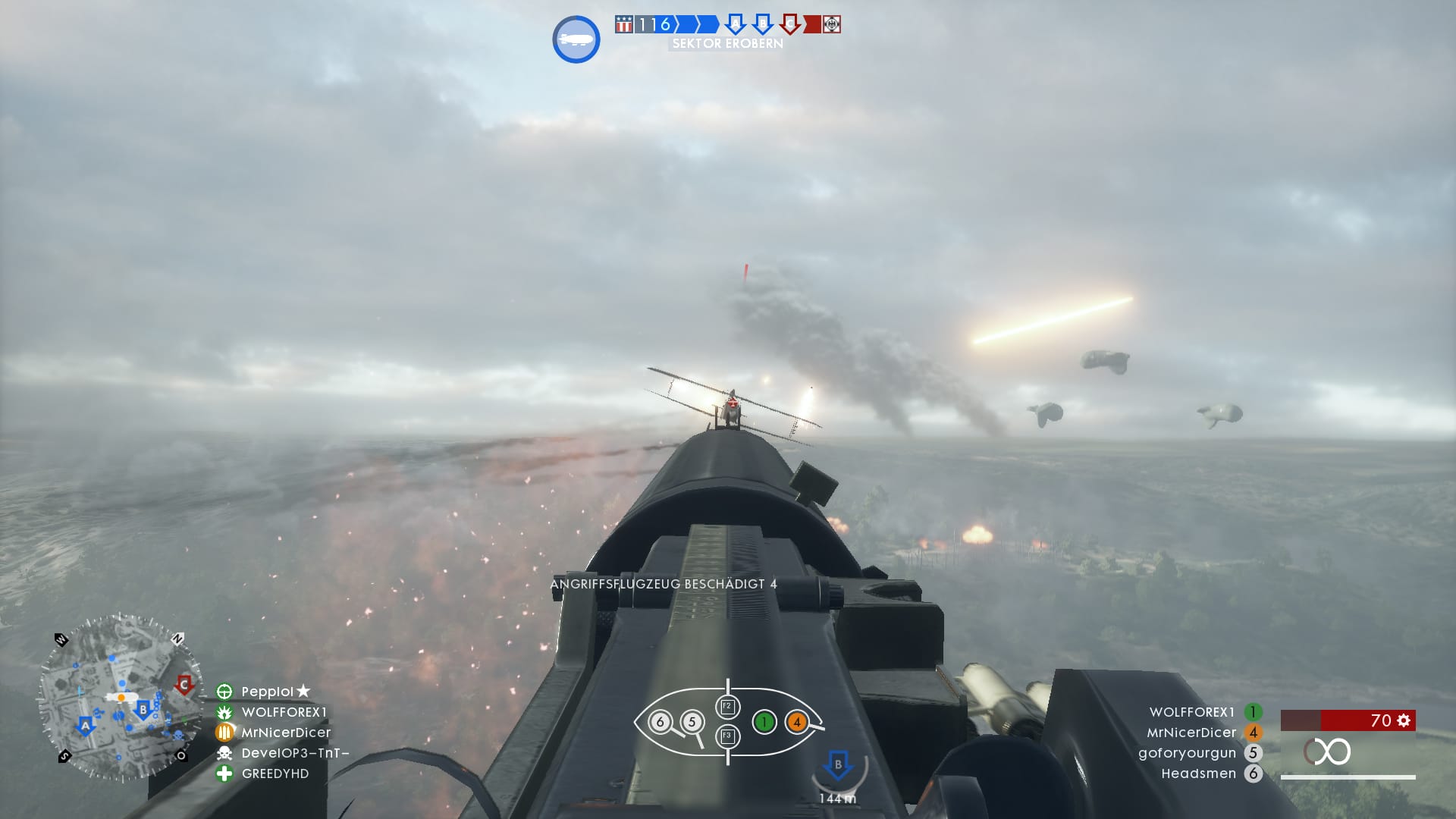Choose seat 5 in the seat diagram
Image resolution: width=1456 pixels, height=819 pixels.
[692, 722]
